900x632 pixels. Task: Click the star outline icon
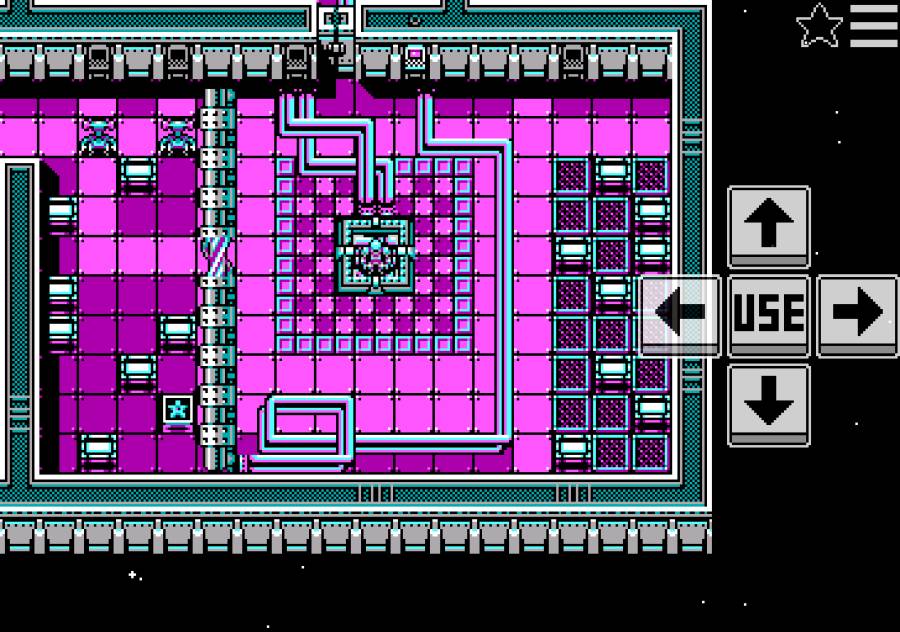(x=819, y=26)
